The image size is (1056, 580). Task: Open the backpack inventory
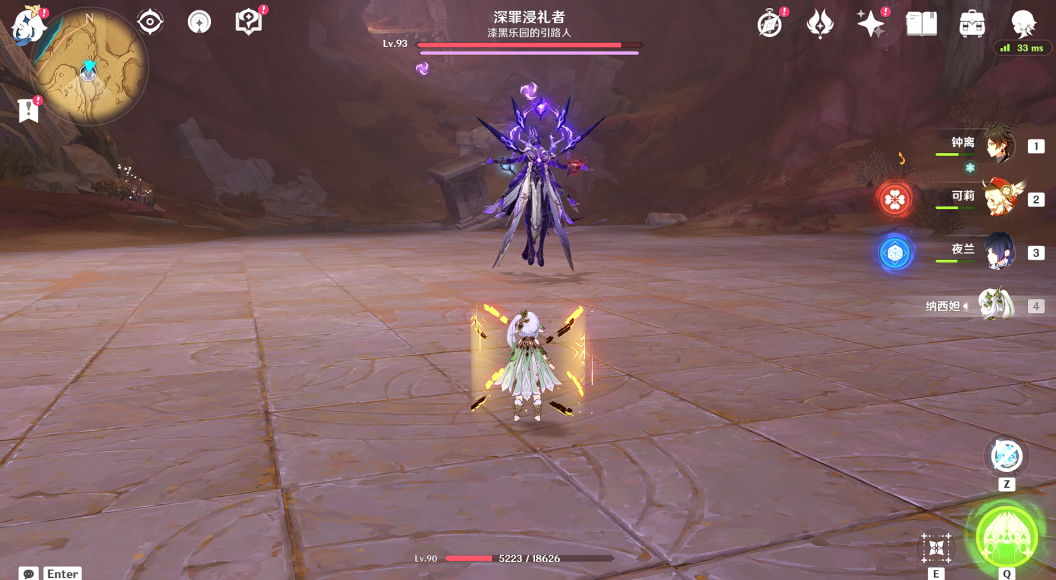click(x=972, y=24)
